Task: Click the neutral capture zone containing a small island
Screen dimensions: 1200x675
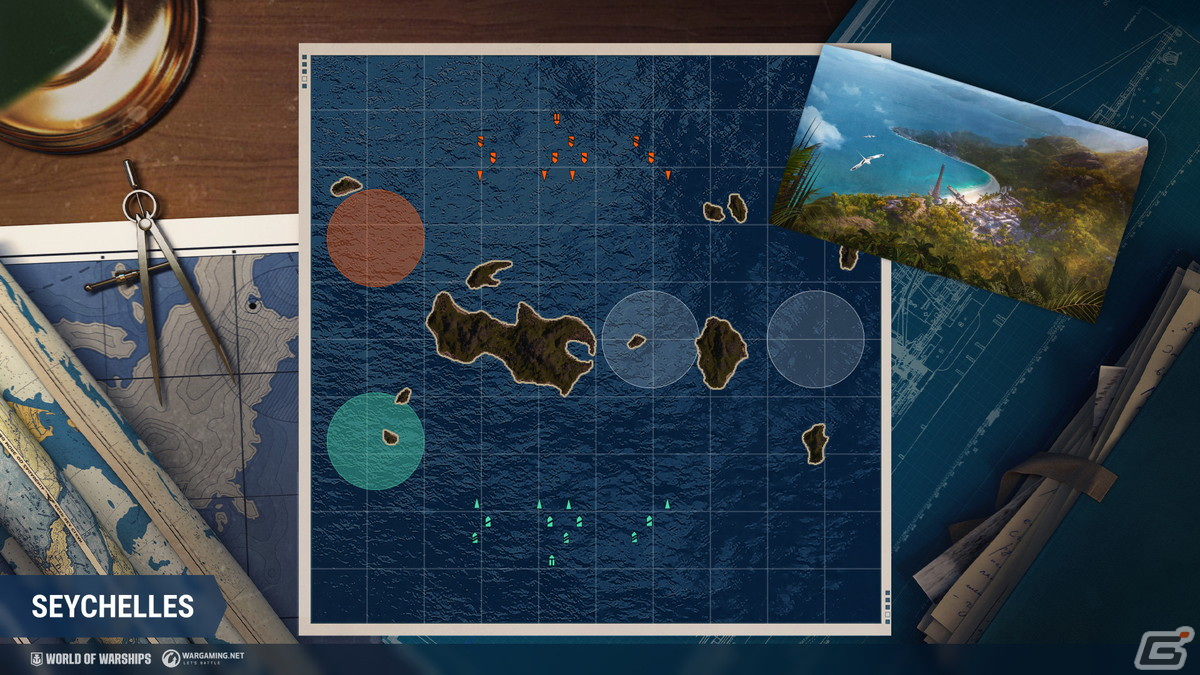Action: tap(650, 339)
